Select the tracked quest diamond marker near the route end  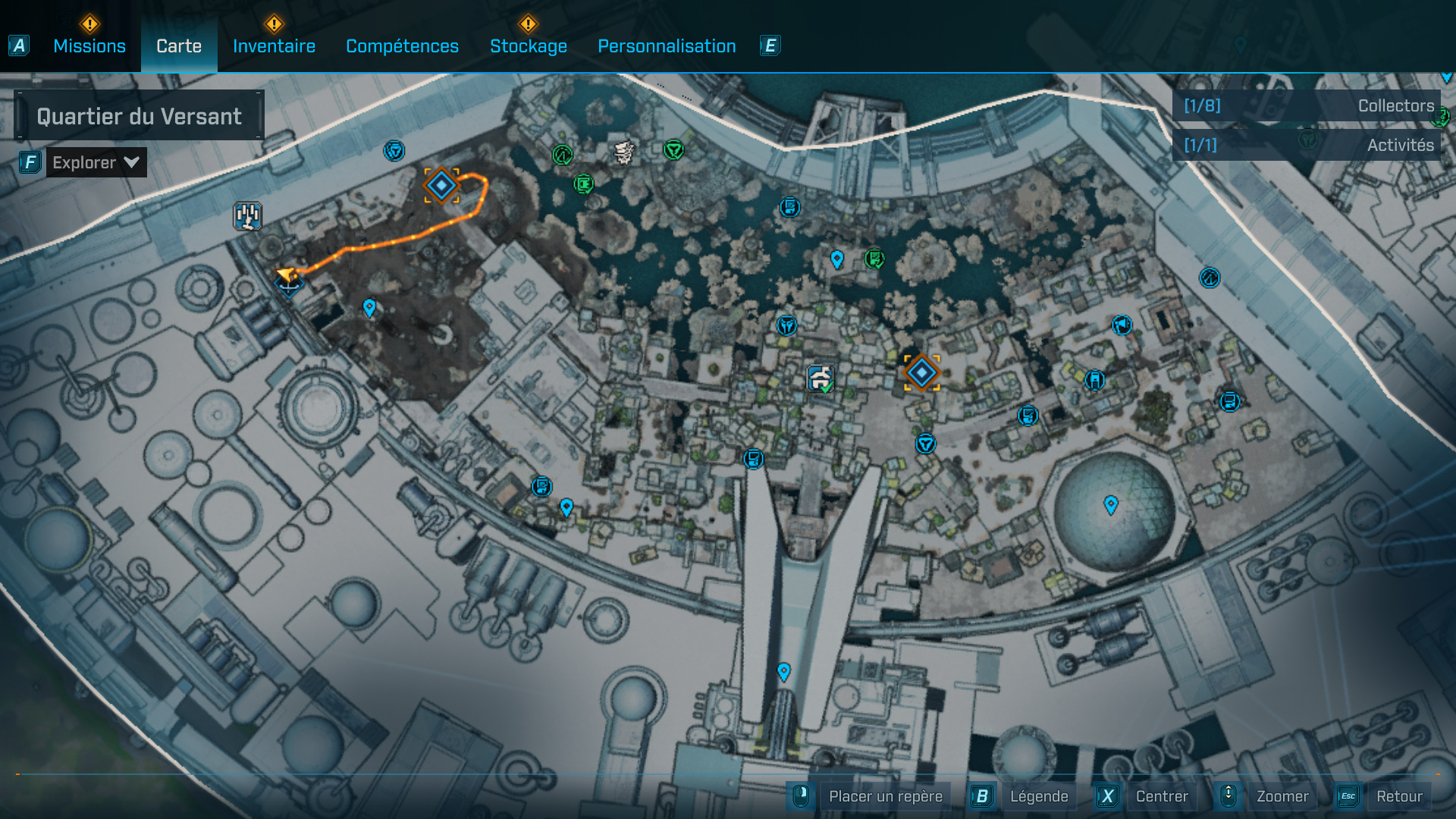[x=440, y=184]
